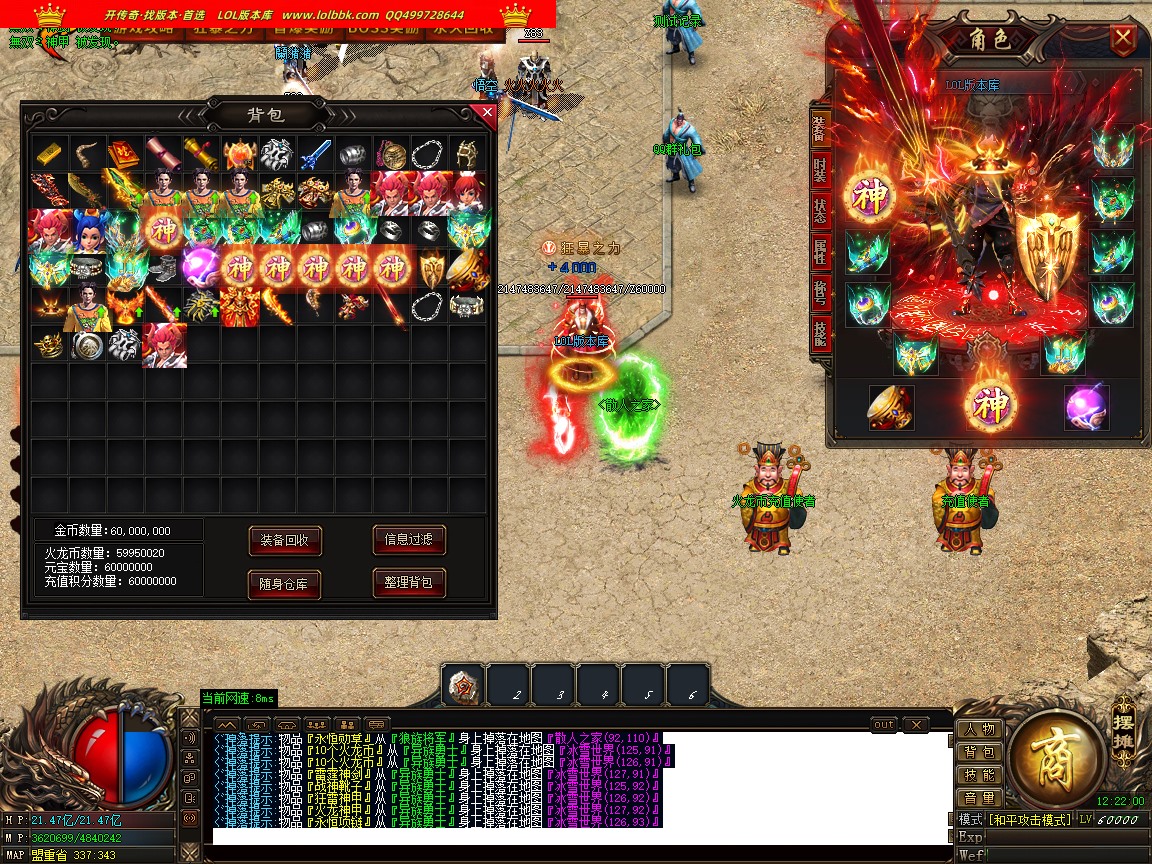Click the equipped purple orb slot

click(x=1087, y=407)
